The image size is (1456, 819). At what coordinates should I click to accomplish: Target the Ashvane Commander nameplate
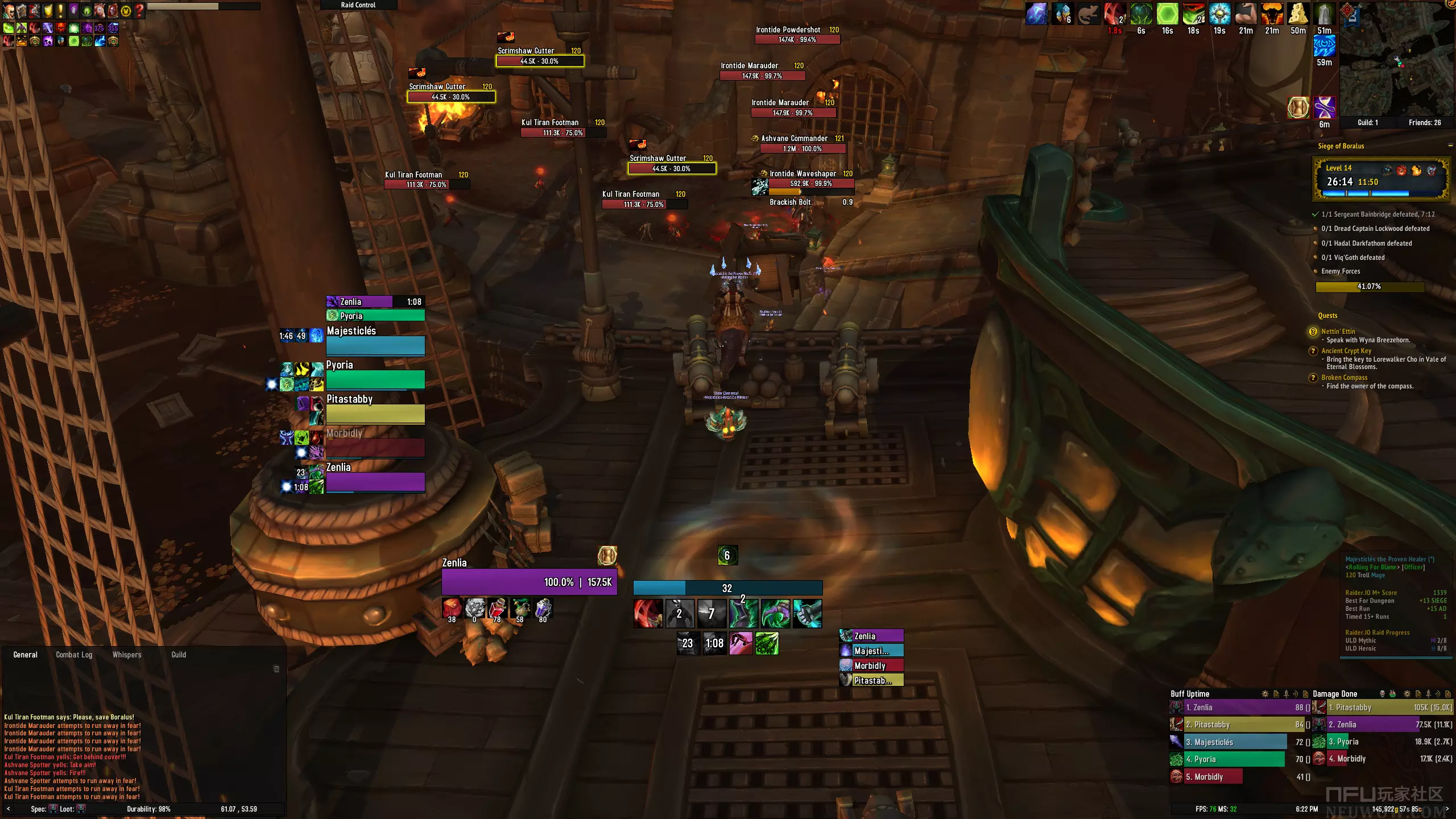coord(802,148)
